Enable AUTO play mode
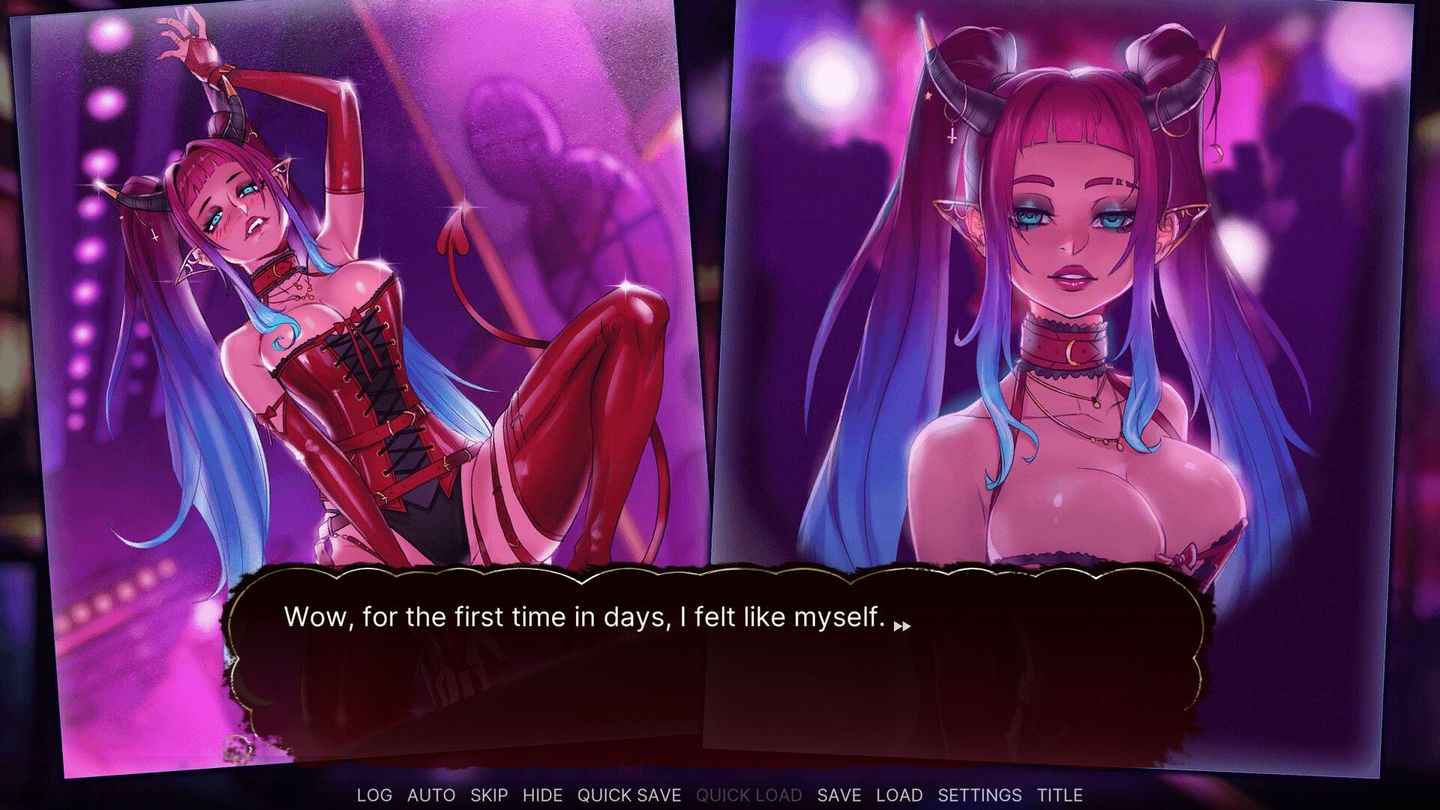This screenshot has height=810, width=1440. (x=430, y=795)
